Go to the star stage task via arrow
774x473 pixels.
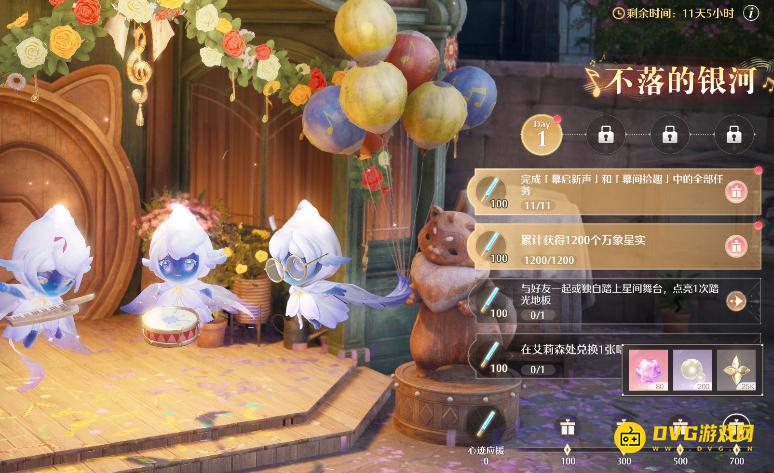(x=736, y=301)
